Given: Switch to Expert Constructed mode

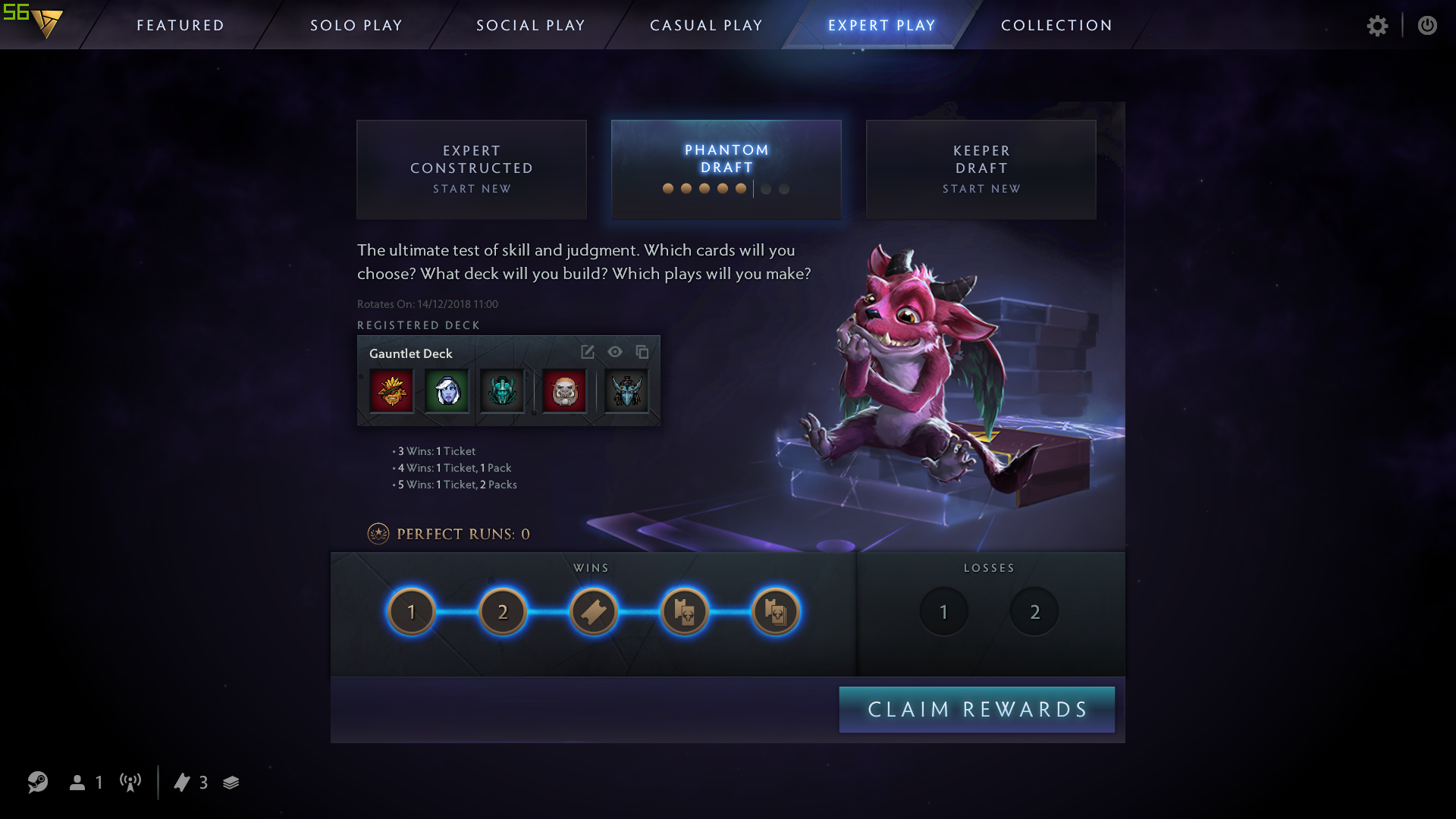Looking at the screenshot, I should click(471, 168).
